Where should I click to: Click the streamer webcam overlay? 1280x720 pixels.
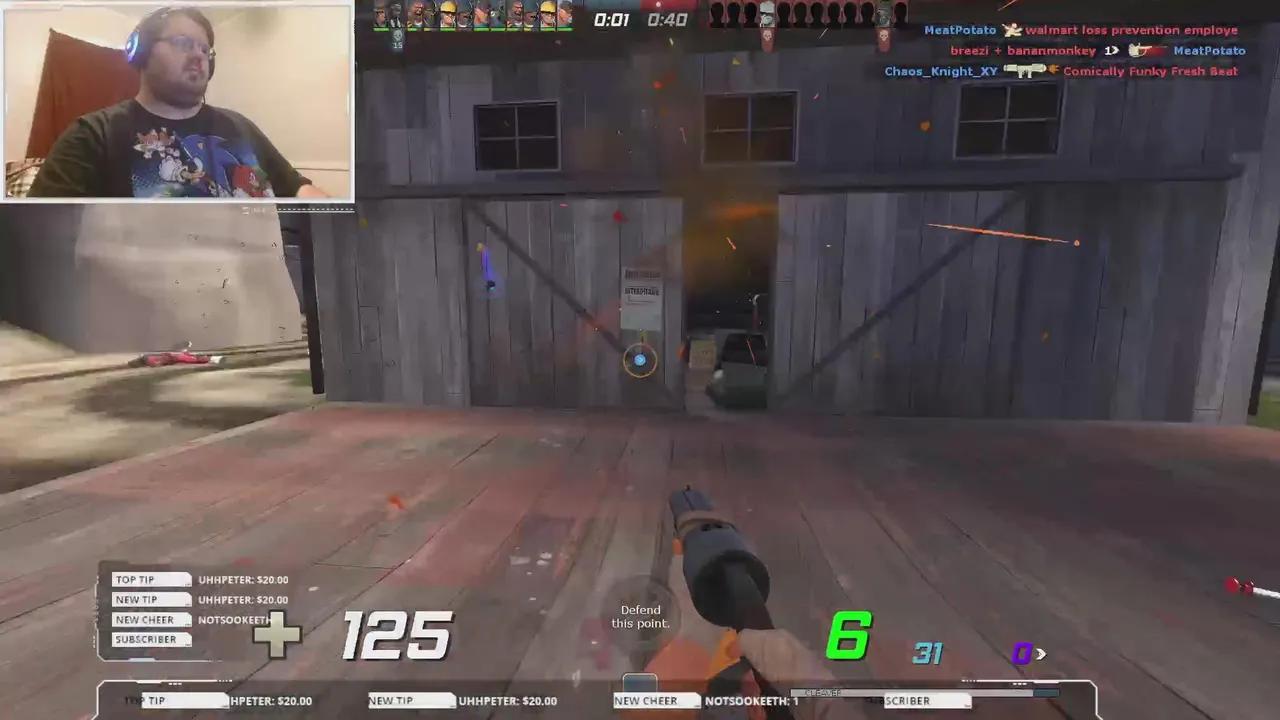(x=176, y=100)
